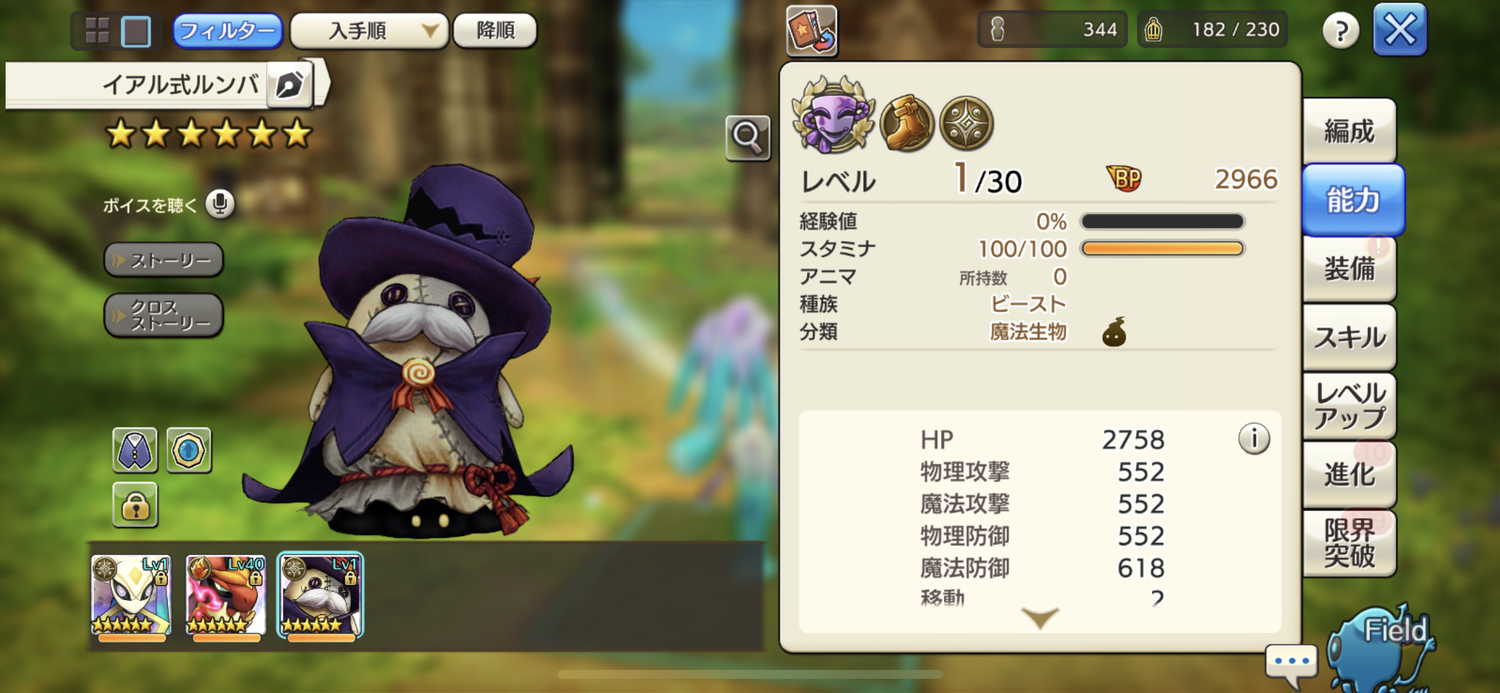The image size is (1500, 693).
Task: Switch to the スキル skill tab
Action: 1348,337
